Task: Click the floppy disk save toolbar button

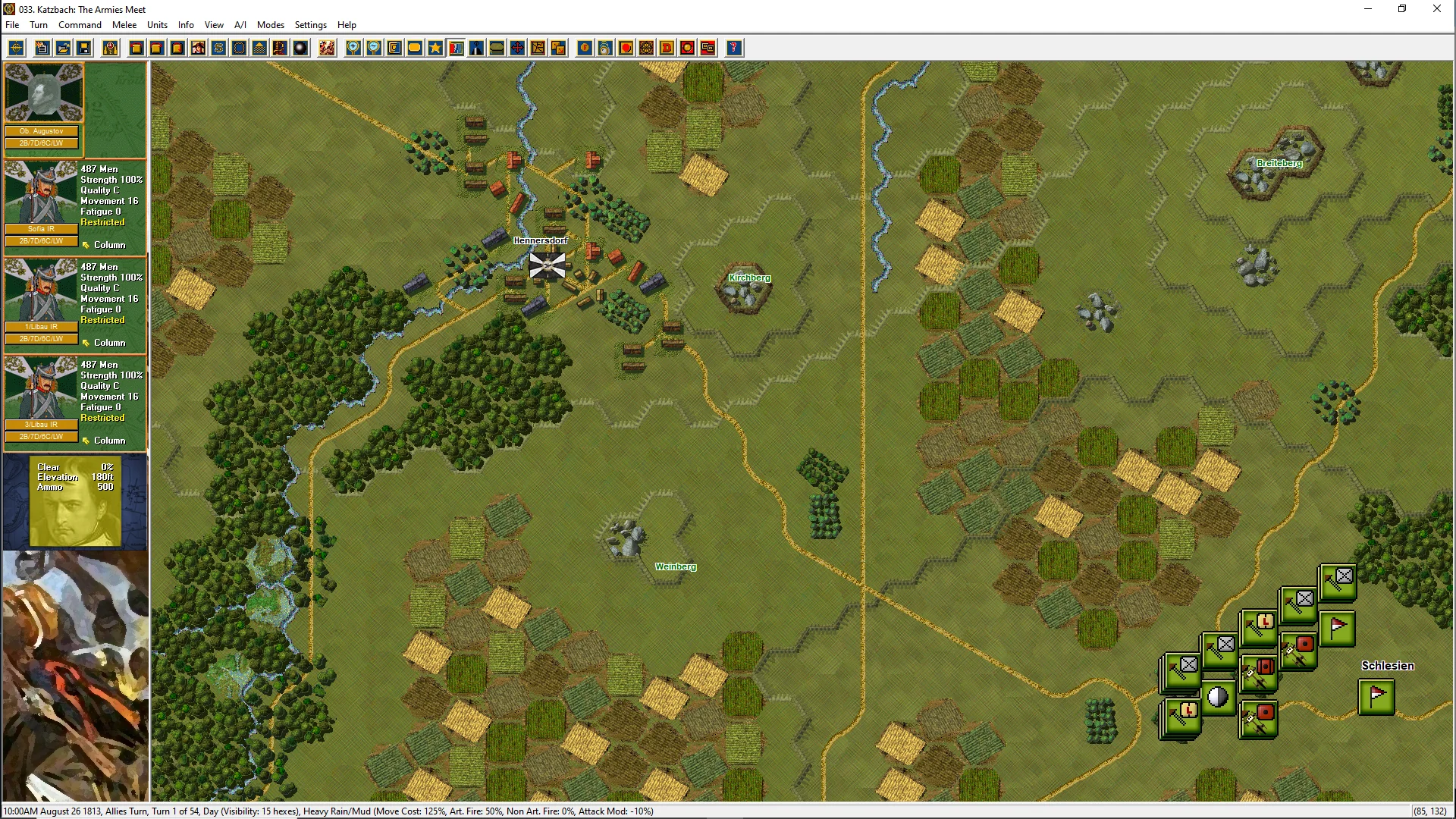Action: [84, 49]
